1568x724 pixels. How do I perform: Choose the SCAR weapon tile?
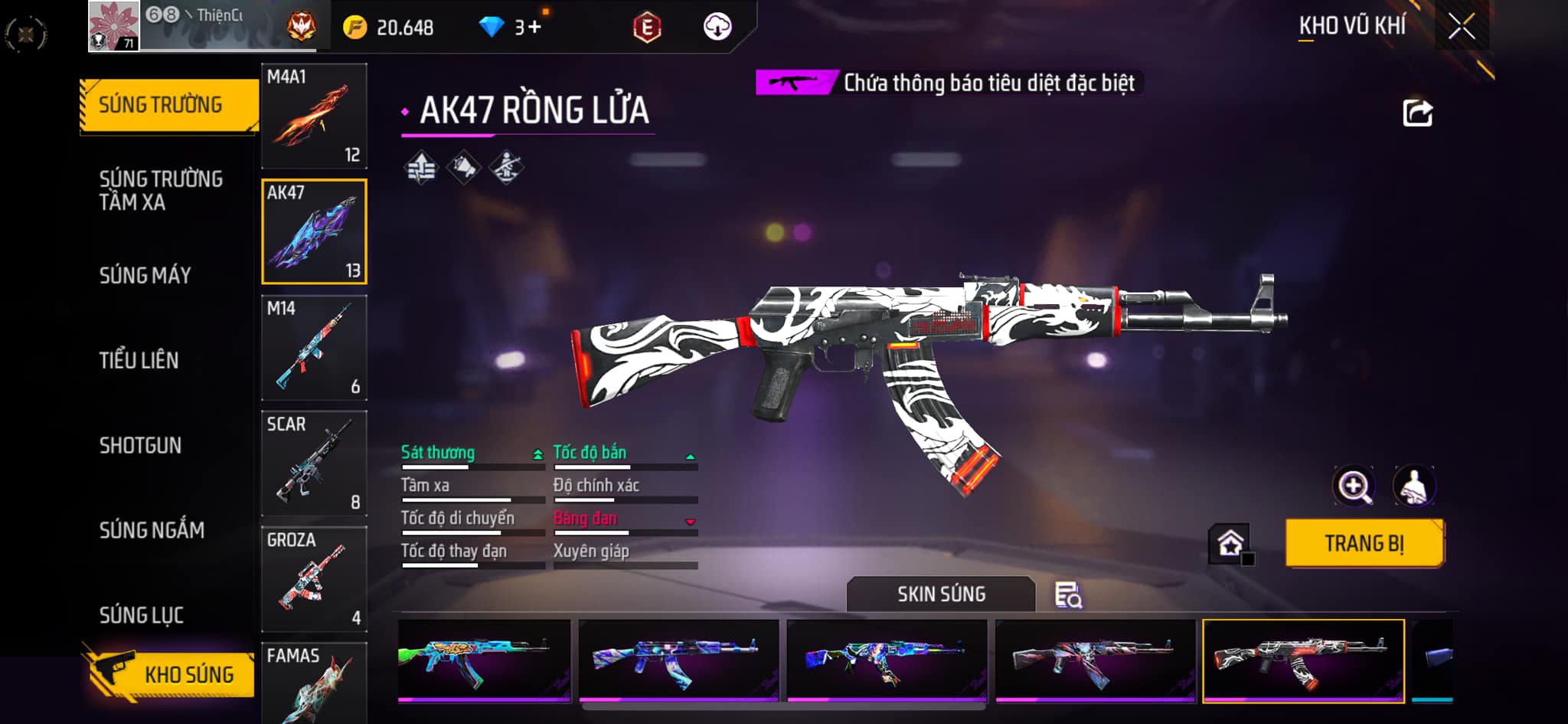314,464
